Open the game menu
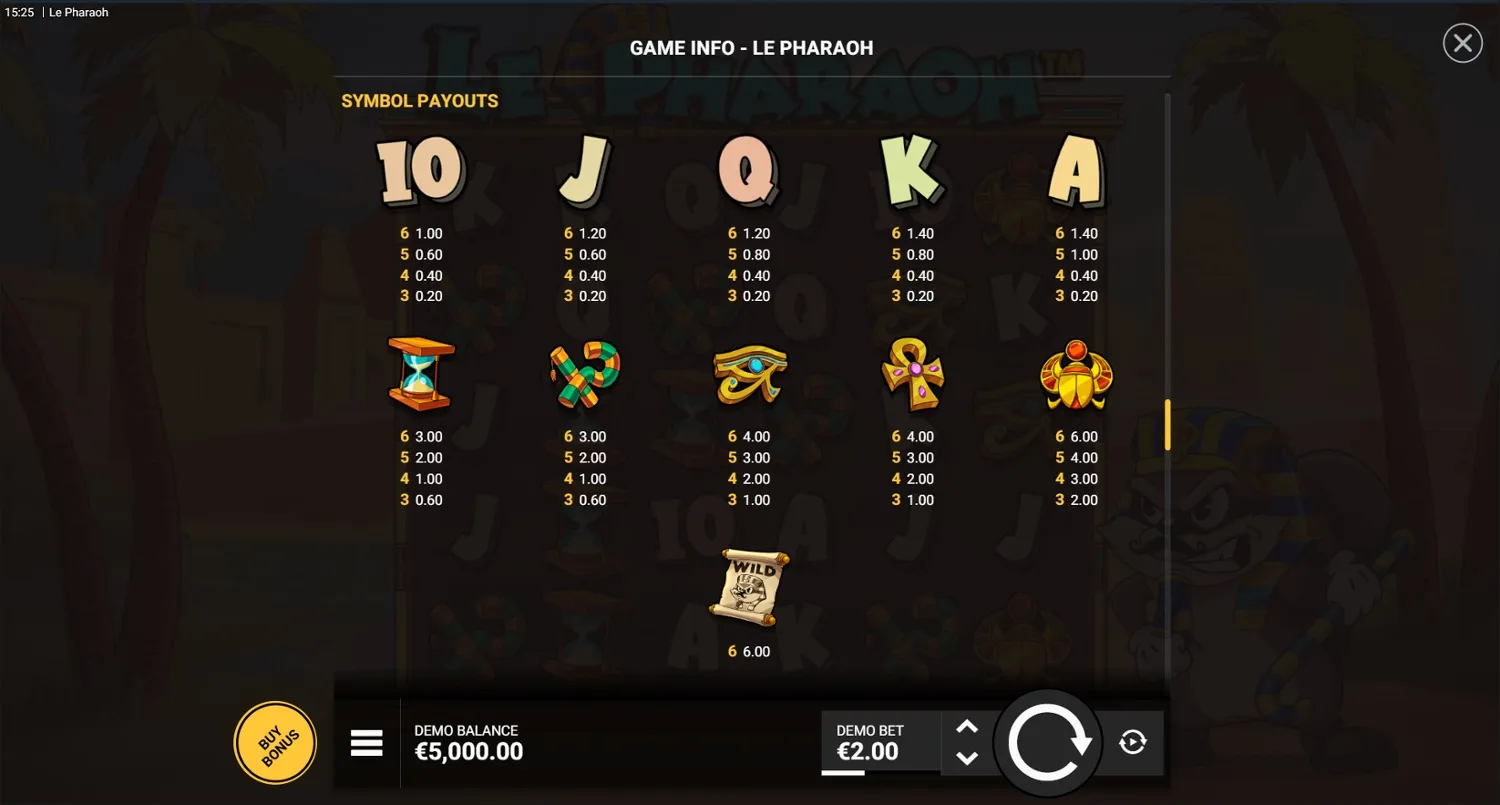Image resolution: width=1500 pixels, height=805 pixels. coord(367,742)
